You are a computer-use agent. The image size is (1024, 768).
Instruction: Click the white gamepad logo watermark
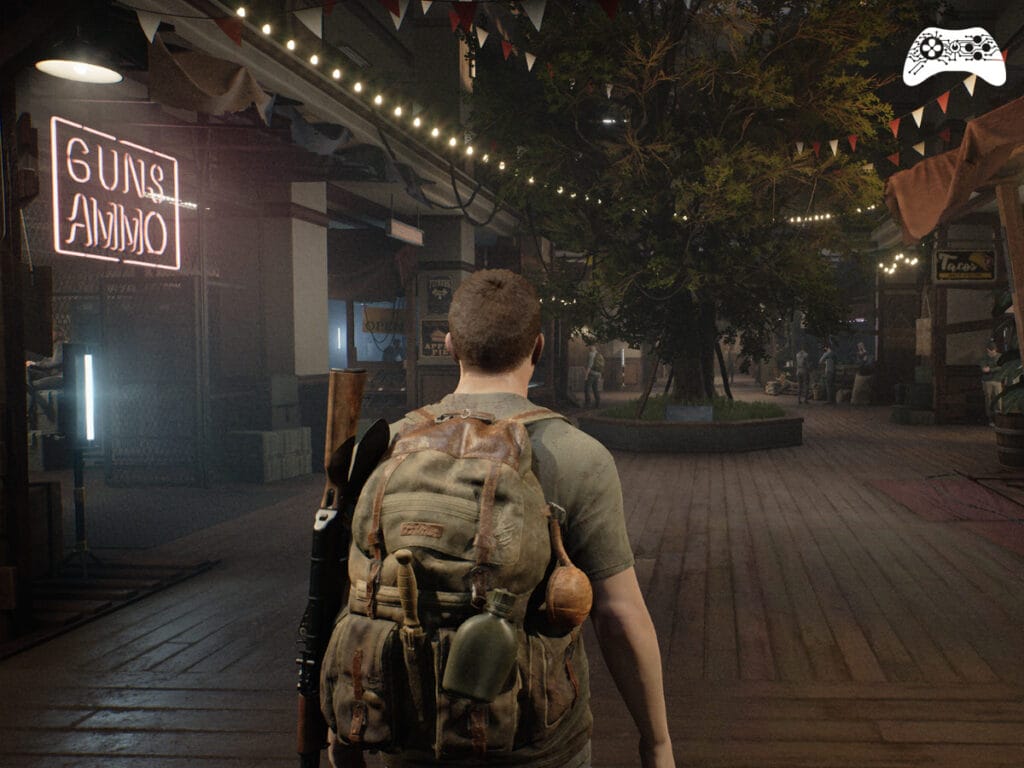coord(953,56)
